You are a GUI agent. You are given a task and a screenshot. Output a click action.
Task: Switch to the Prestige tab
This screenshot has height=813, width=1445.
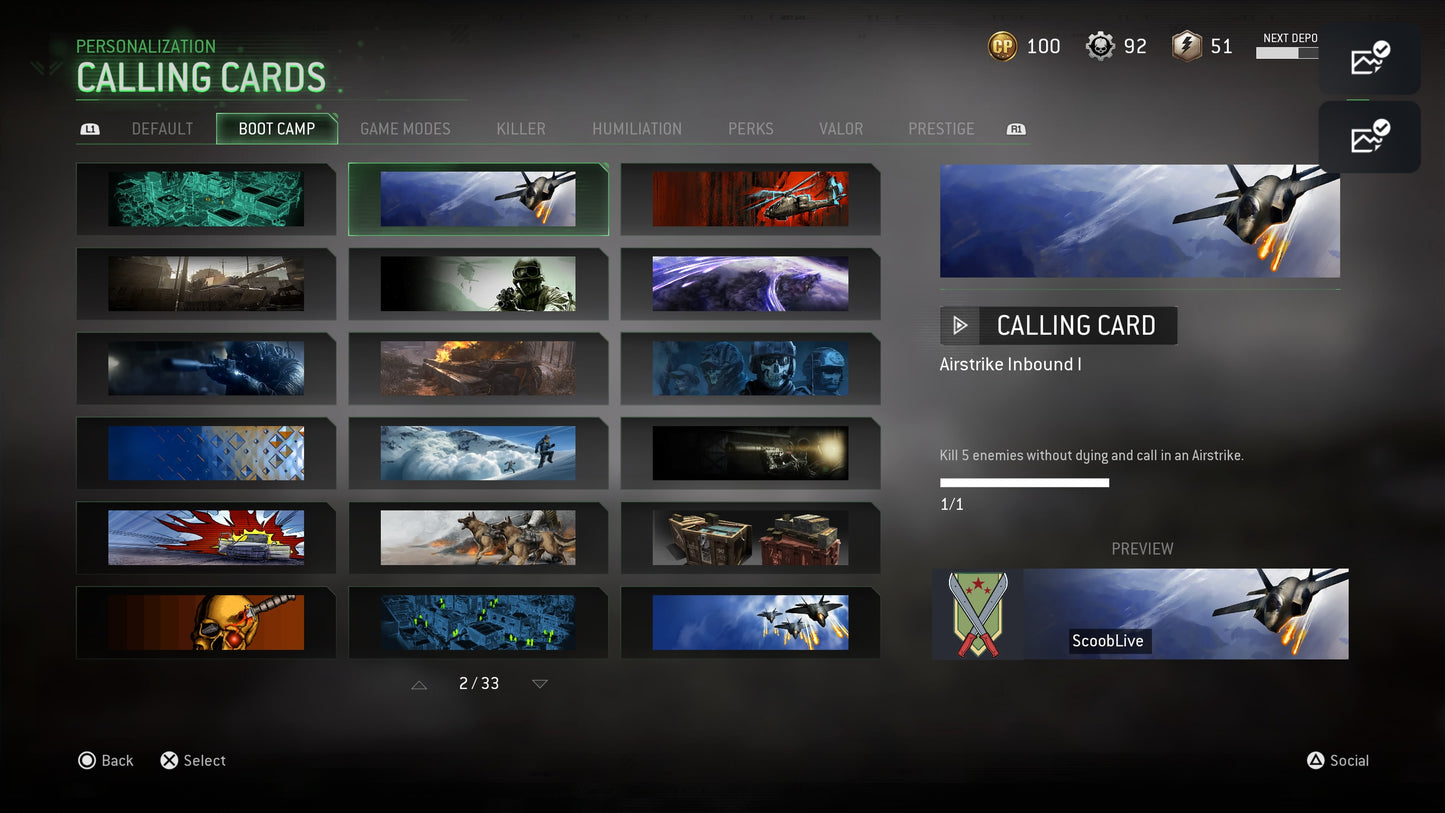940,128
